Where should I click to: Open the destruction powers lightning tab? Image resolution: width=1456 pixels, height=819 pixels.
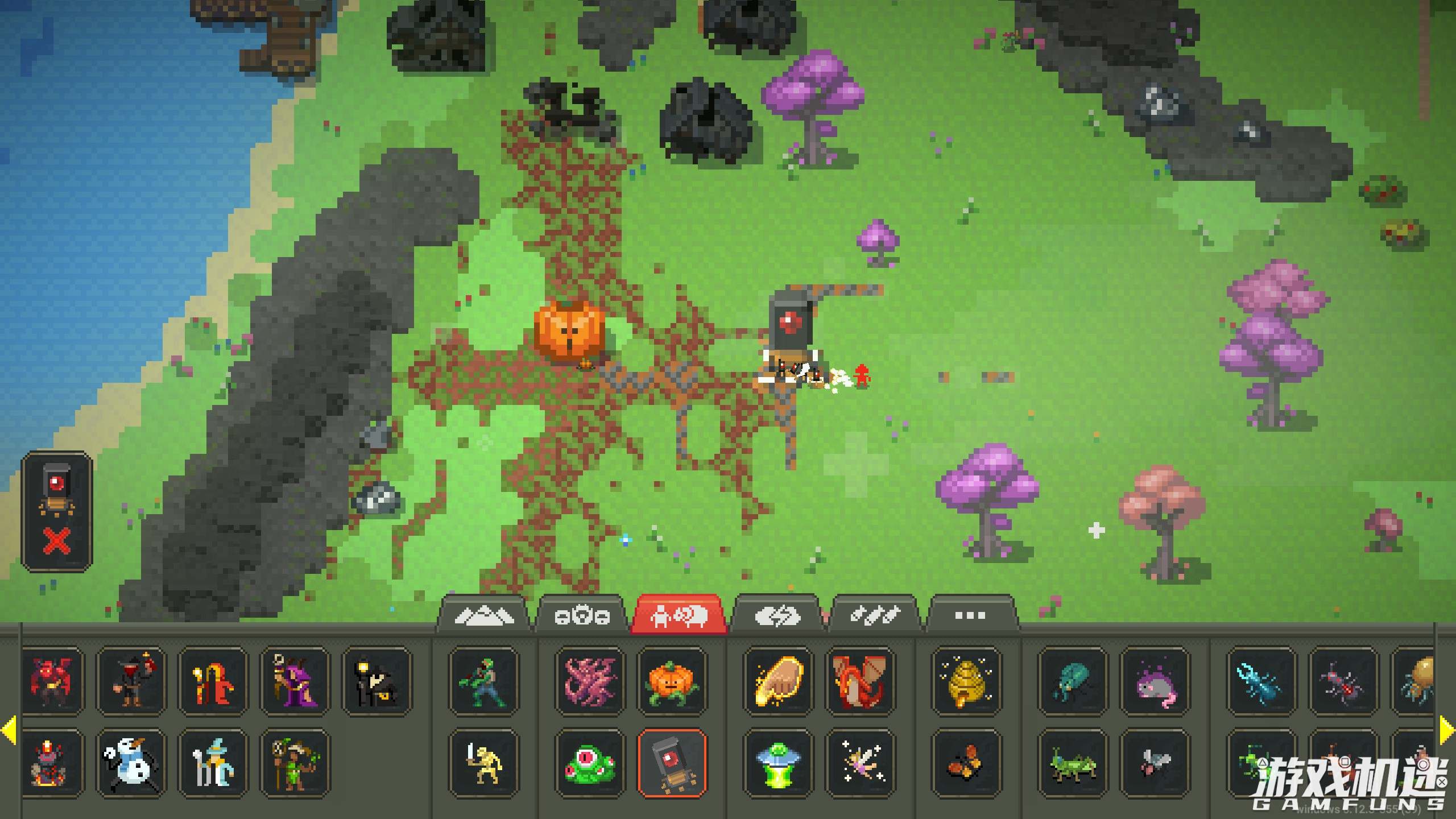777,615
